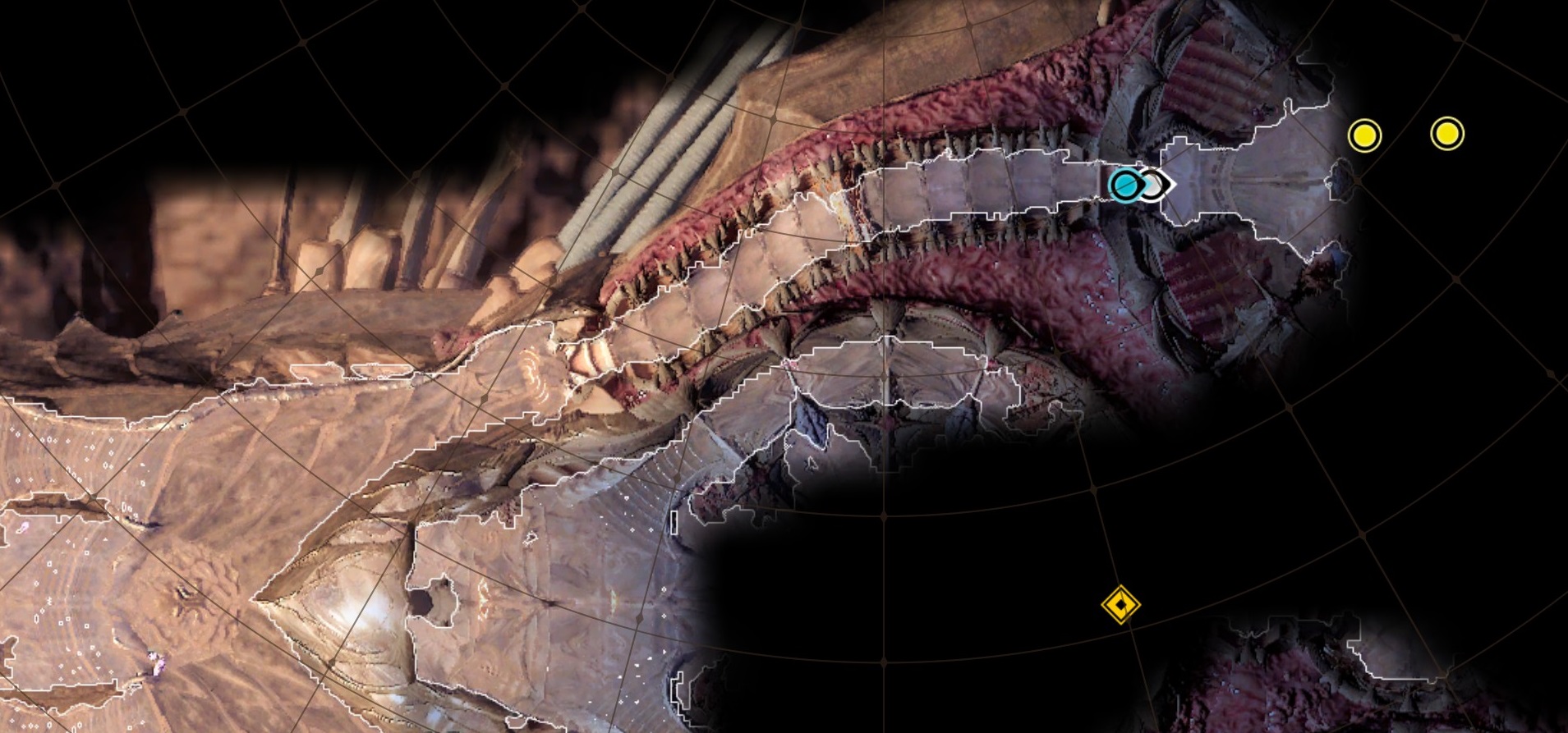The height and width of the screenshot is (733, 1568).
Task: Select the gold diamond quest marker
Action: tap(1120, 606)
